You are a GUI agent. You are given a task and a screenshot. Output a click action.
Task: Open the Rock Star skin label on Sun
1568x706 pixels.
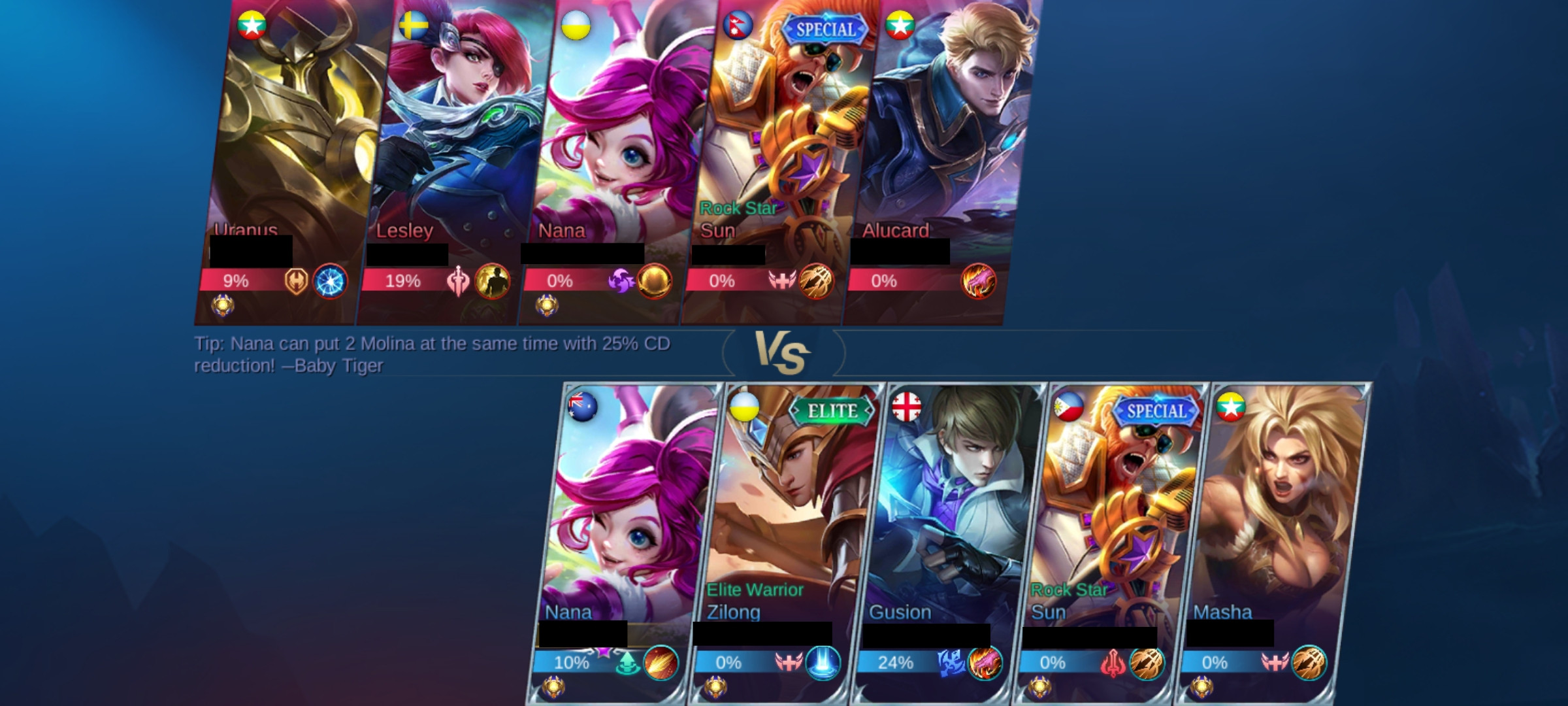click(737, 209)
